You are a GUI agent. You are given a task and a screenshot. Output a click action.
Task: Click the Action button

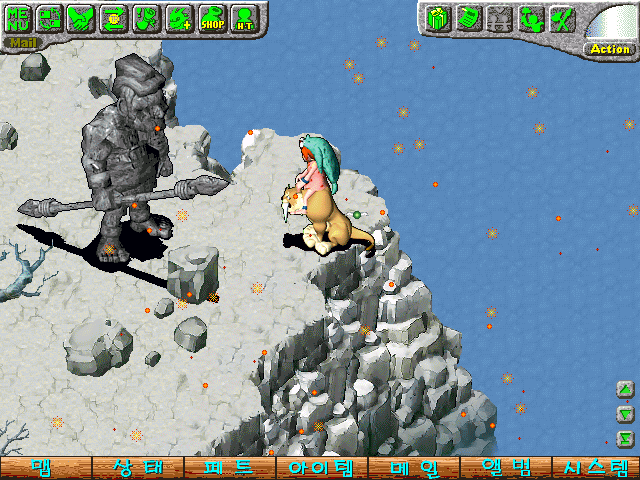pos(610,48)
